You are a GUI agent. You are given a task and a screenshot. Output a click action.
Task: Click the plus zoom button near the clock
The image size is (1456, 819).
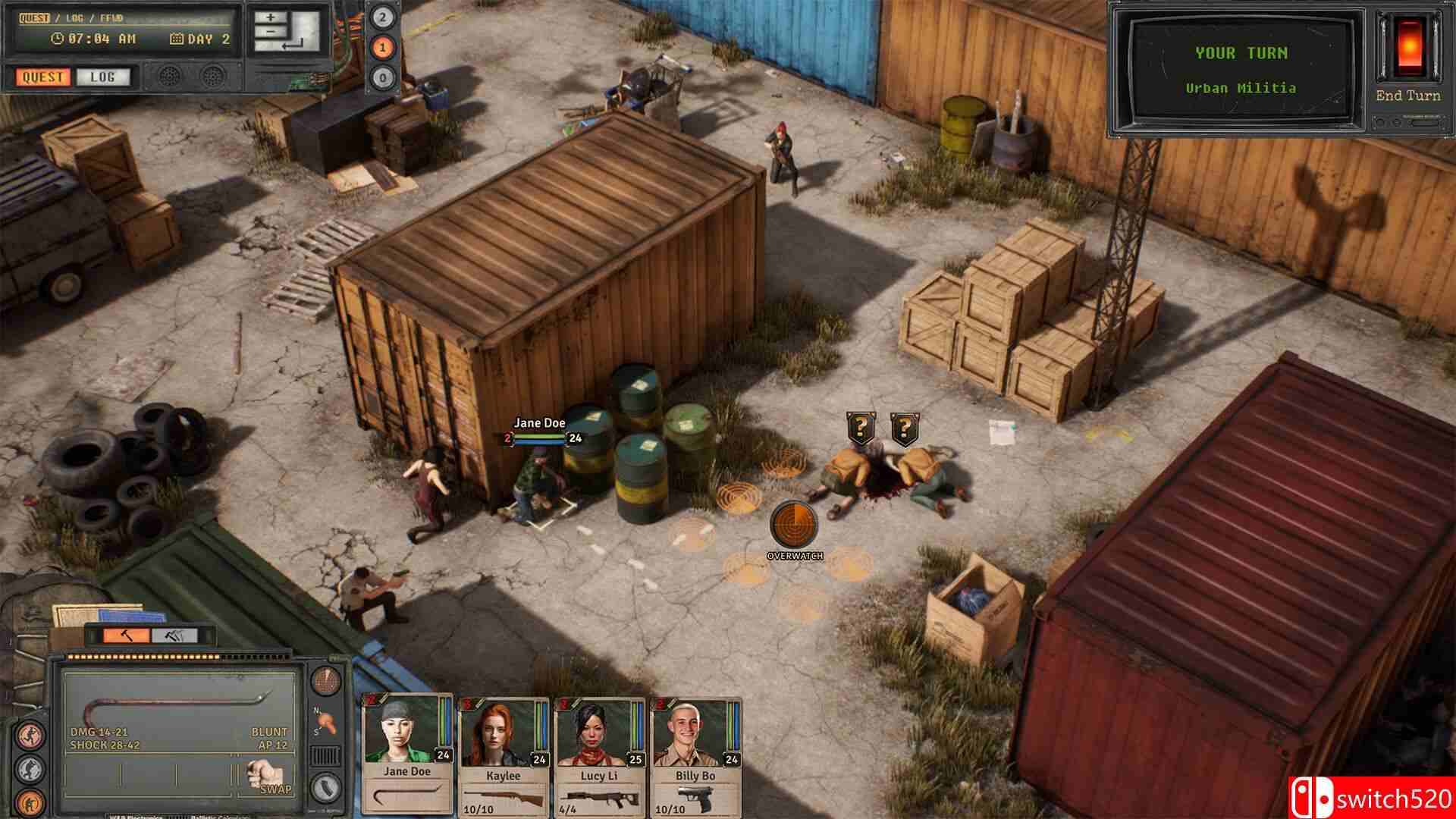271,17
